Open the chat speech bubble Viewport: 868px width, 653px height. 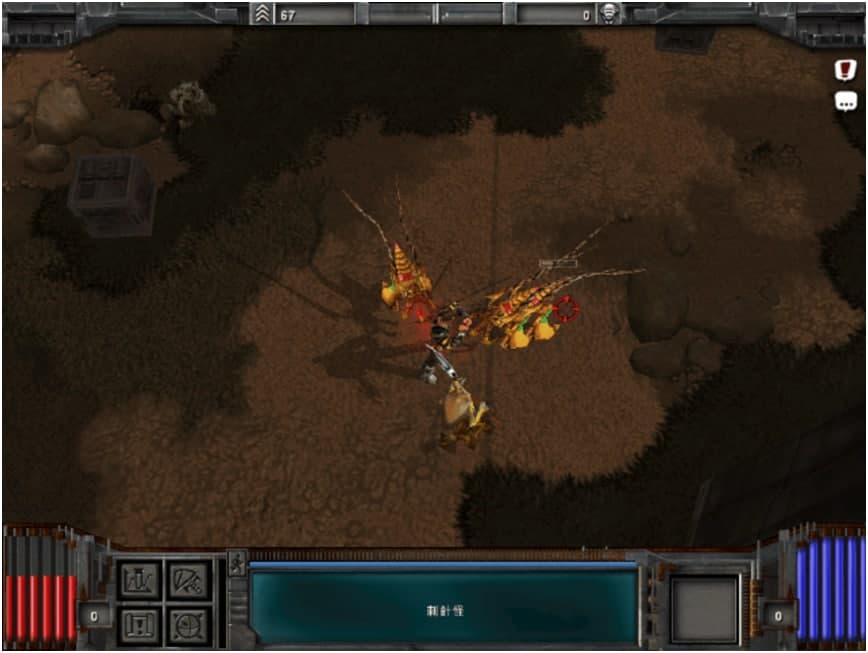pyautogui.click(x=845, y=101)
